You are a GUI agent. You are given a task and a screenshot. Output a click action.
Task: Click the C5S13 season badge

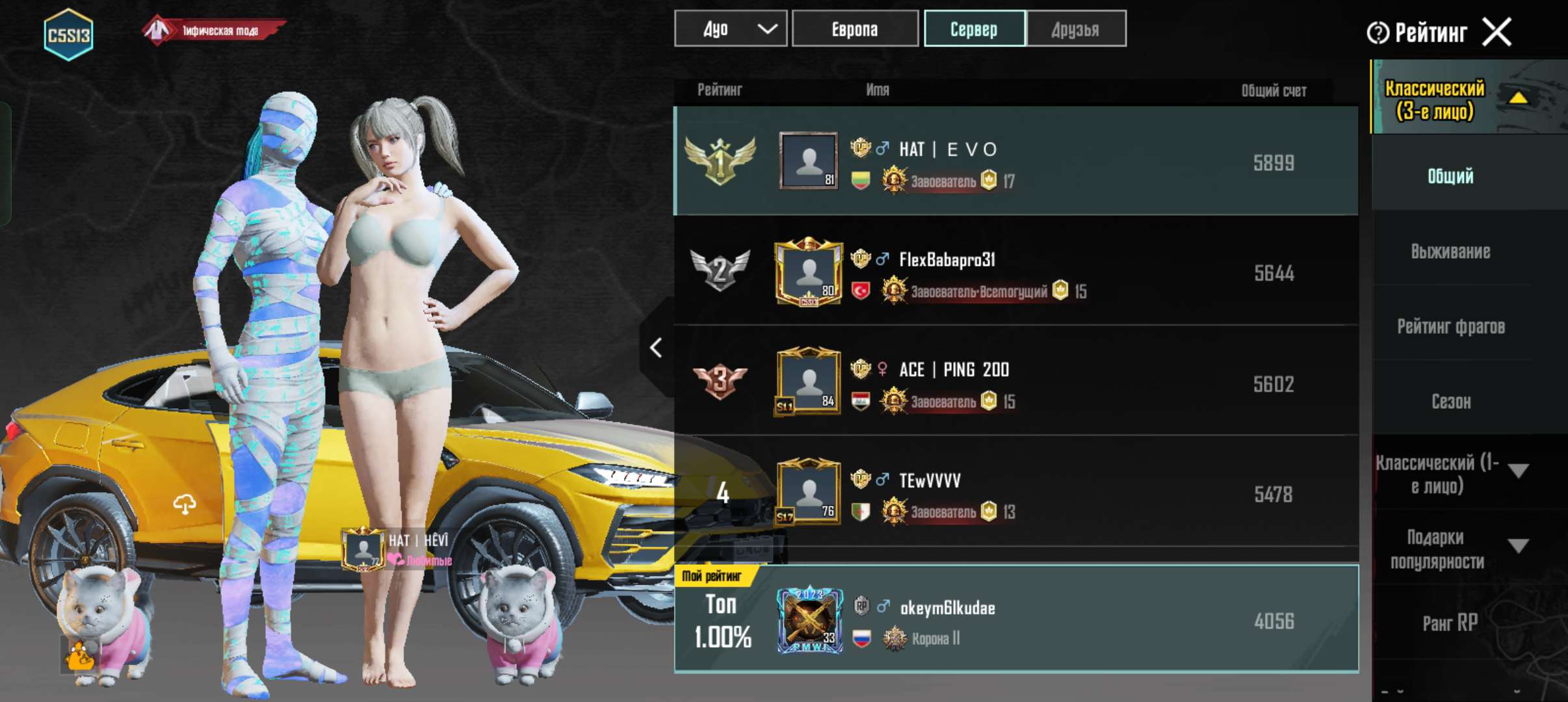click(68, 34)
